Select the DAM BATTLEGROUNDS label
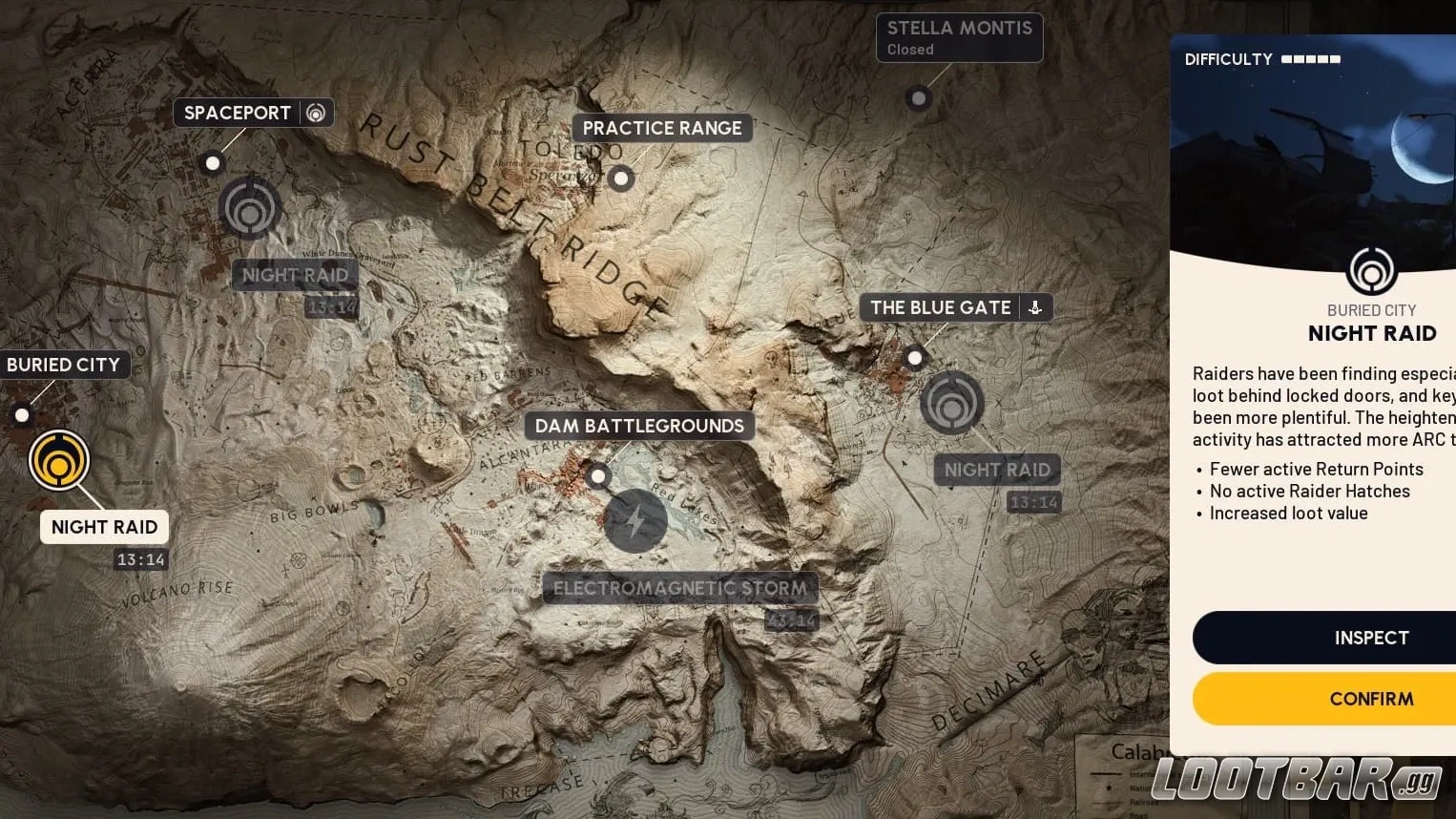 [x=638, y=426]
